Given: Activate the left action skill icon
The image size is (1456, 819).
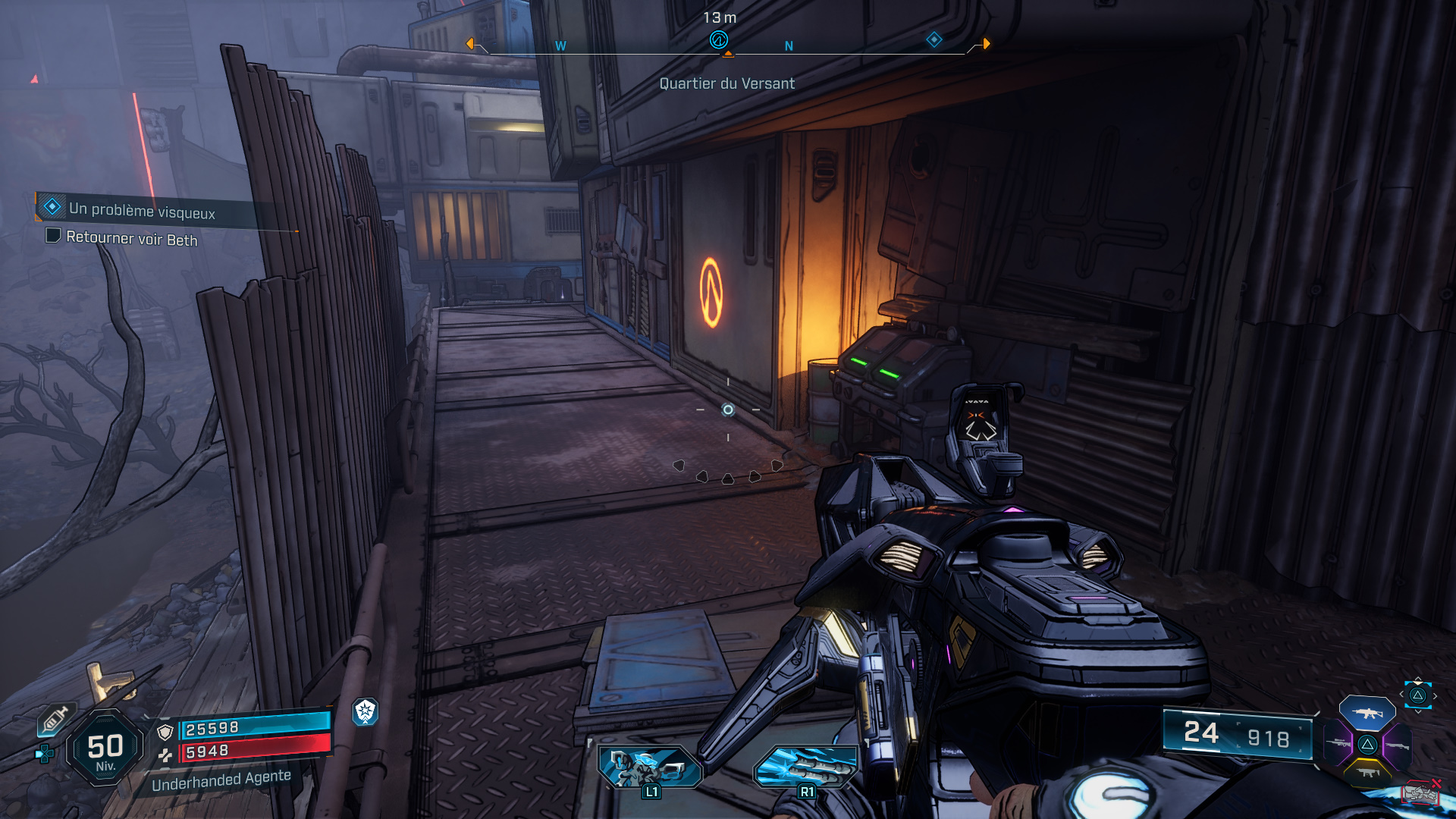Looking at the screenshot, I should [649, 766].
